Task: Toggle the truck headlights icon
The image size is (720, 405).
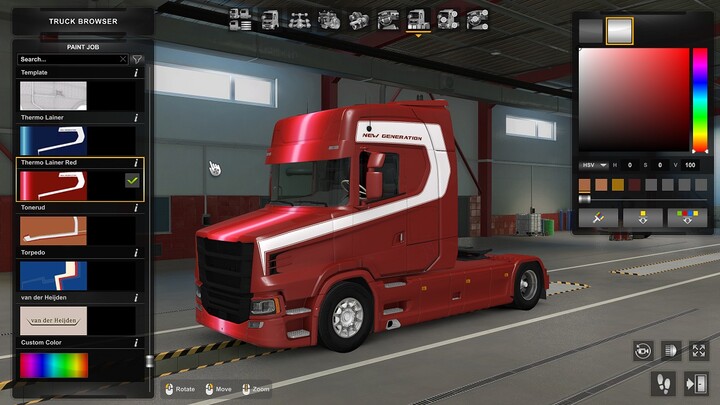Action: pos(670,350)
